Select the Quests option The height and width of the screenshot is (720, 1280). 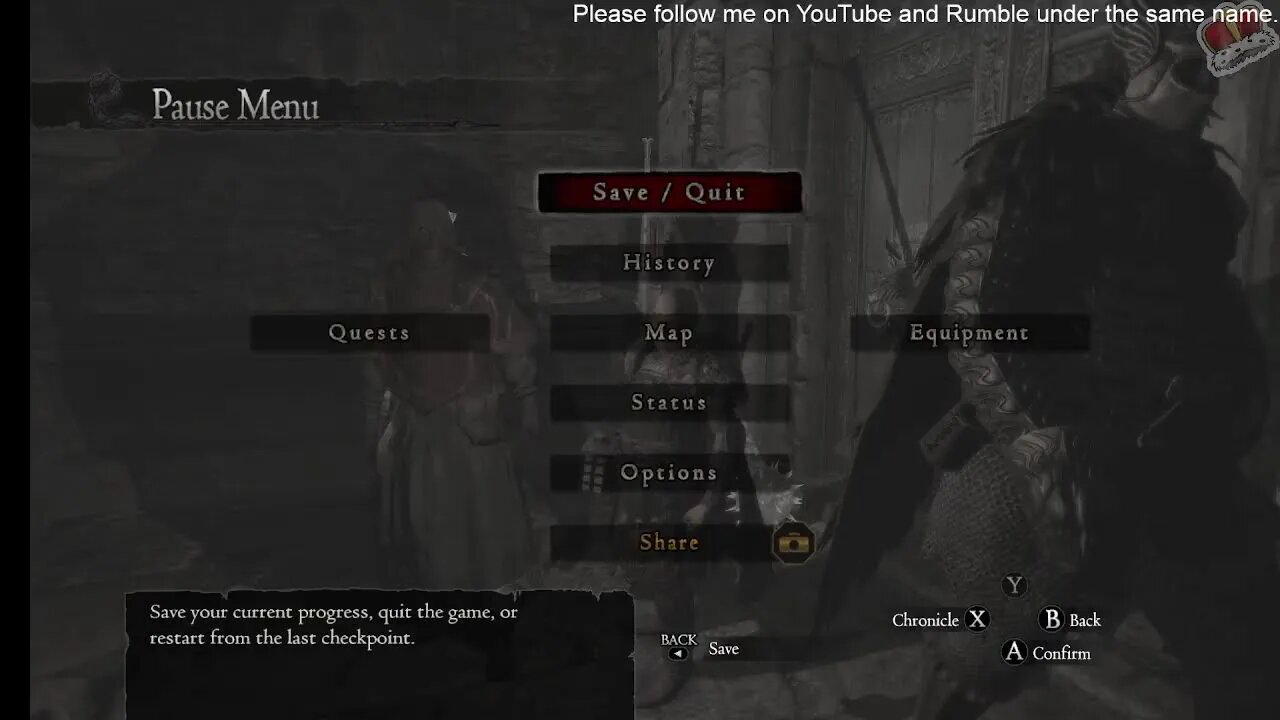(369, 332)
